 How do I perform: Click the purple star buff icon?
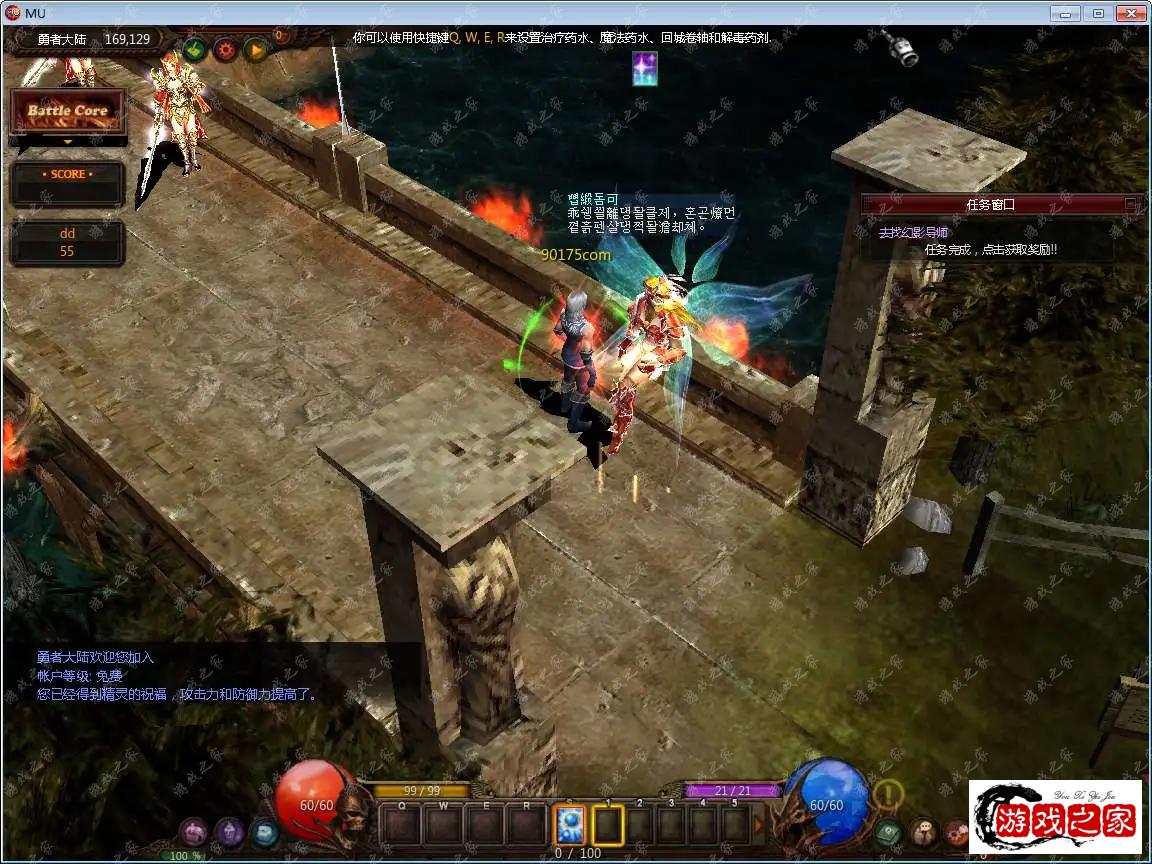645,68
